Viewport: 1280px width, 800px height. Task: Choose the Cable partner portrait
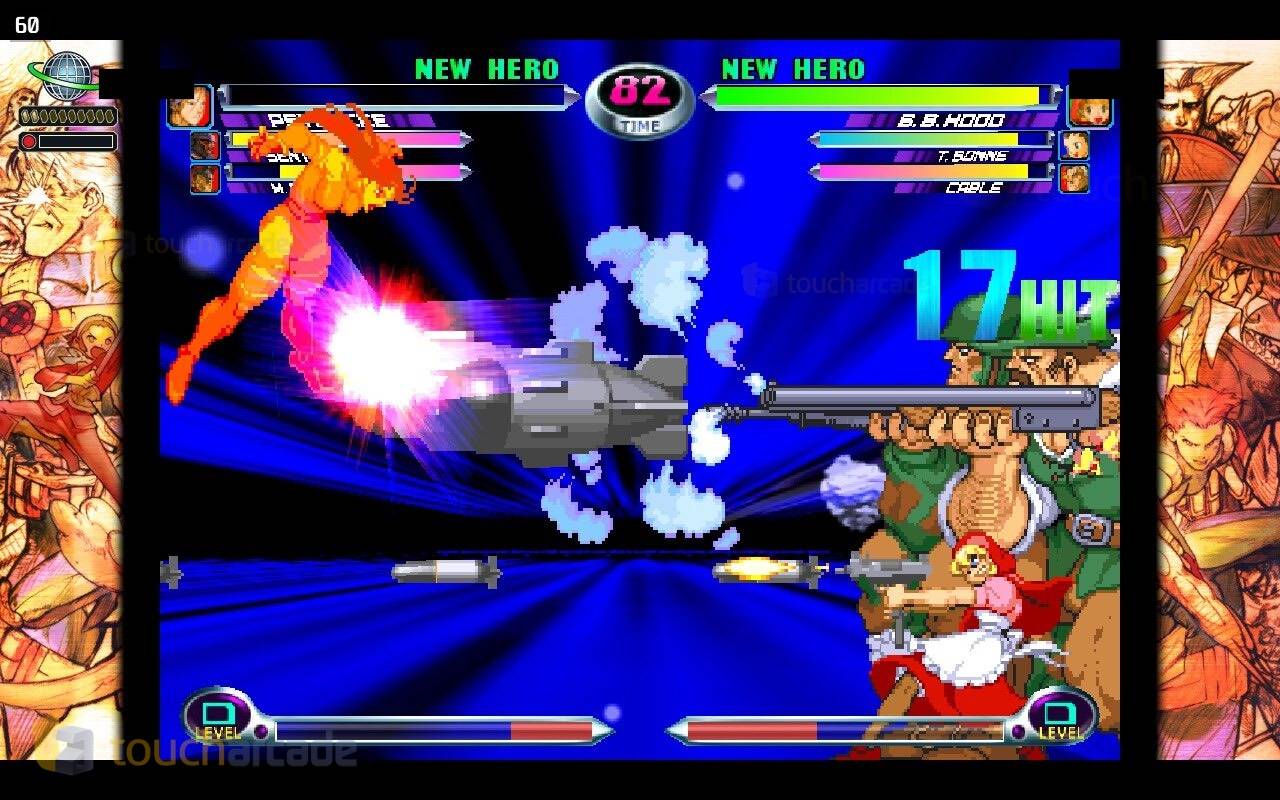point(1074,178)
